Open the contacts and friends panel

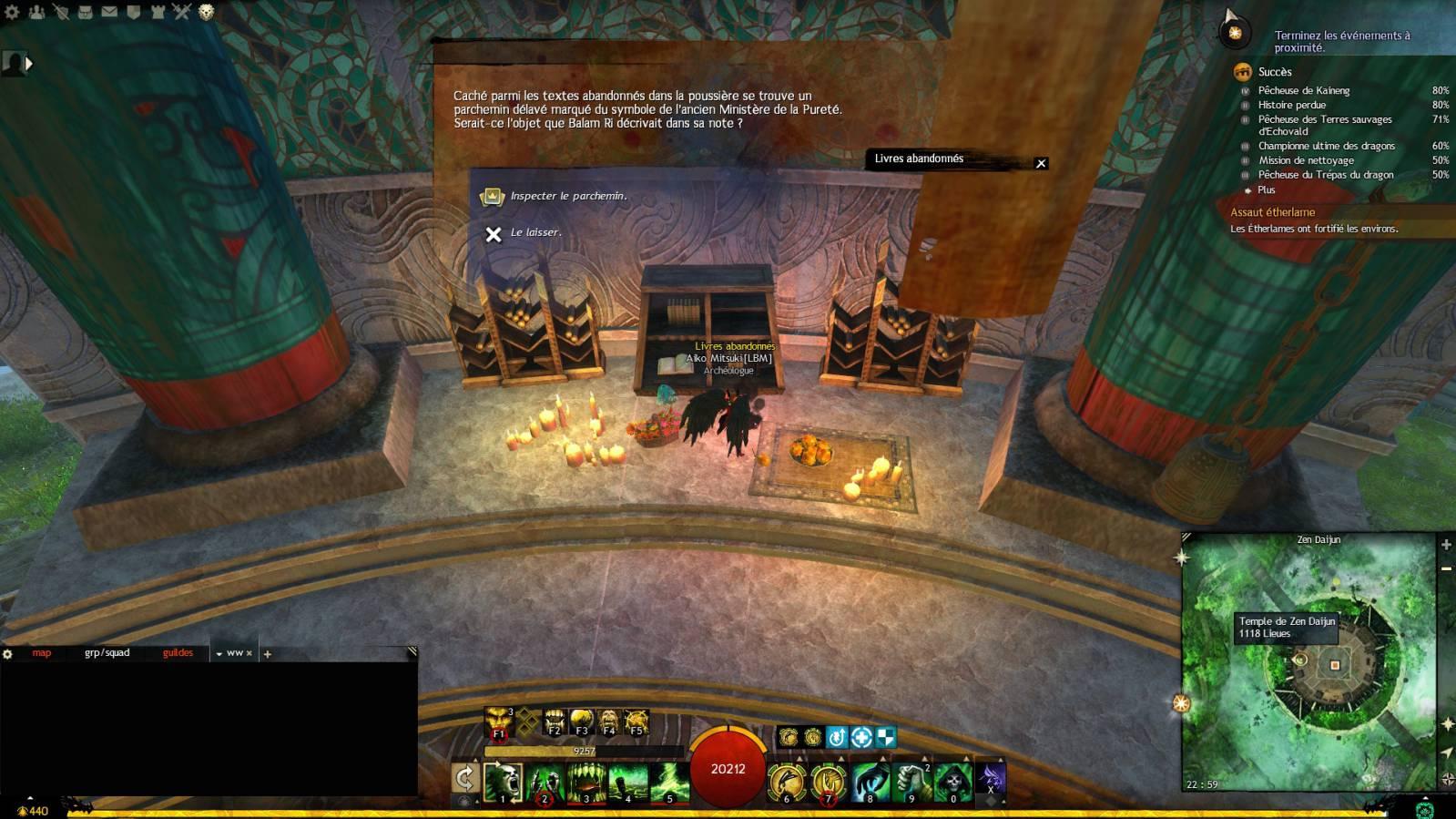(36, 13)
